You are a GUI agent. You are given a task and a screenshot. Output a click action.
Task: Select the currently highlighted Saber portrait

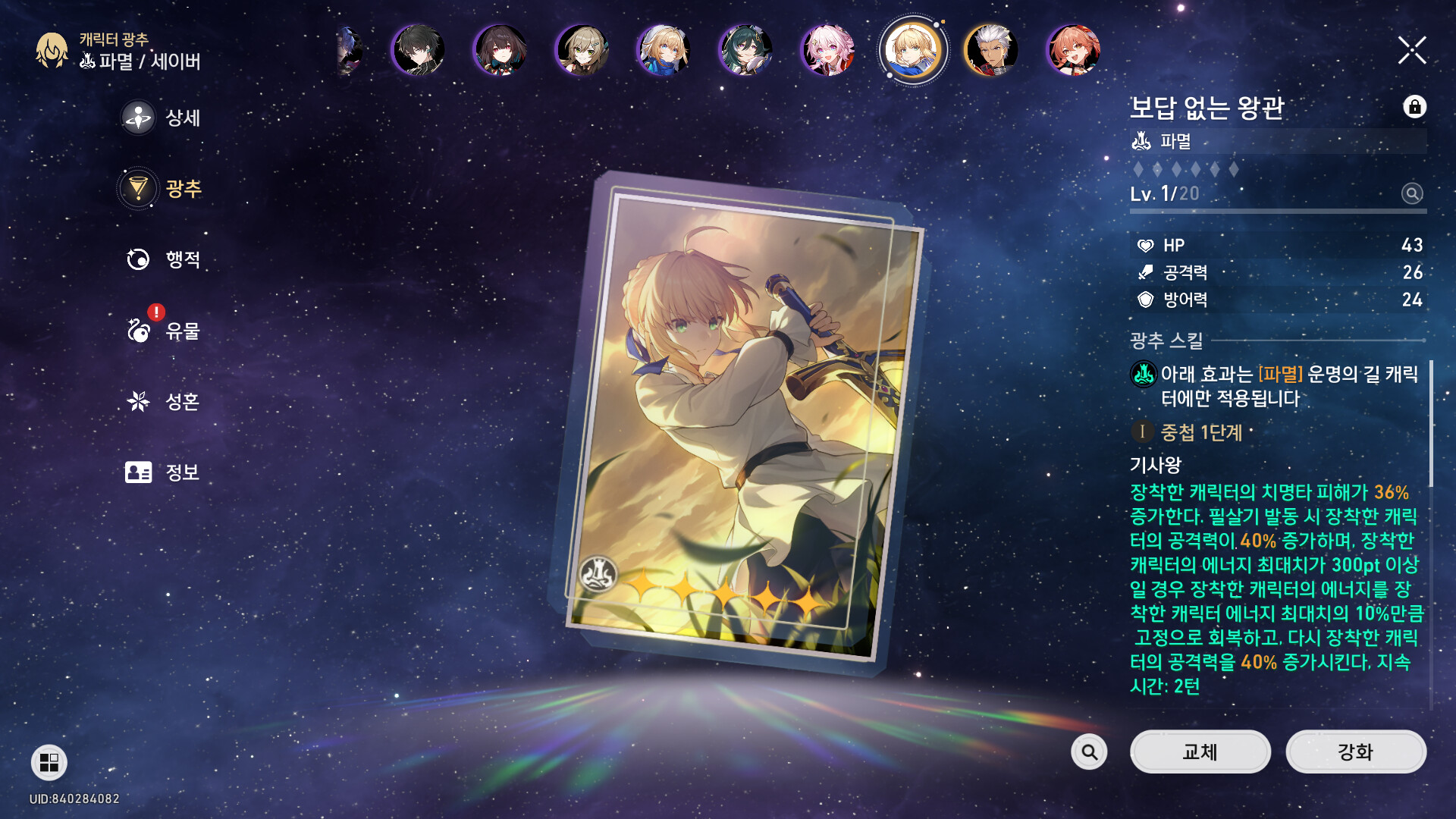[x=912, y=51]
